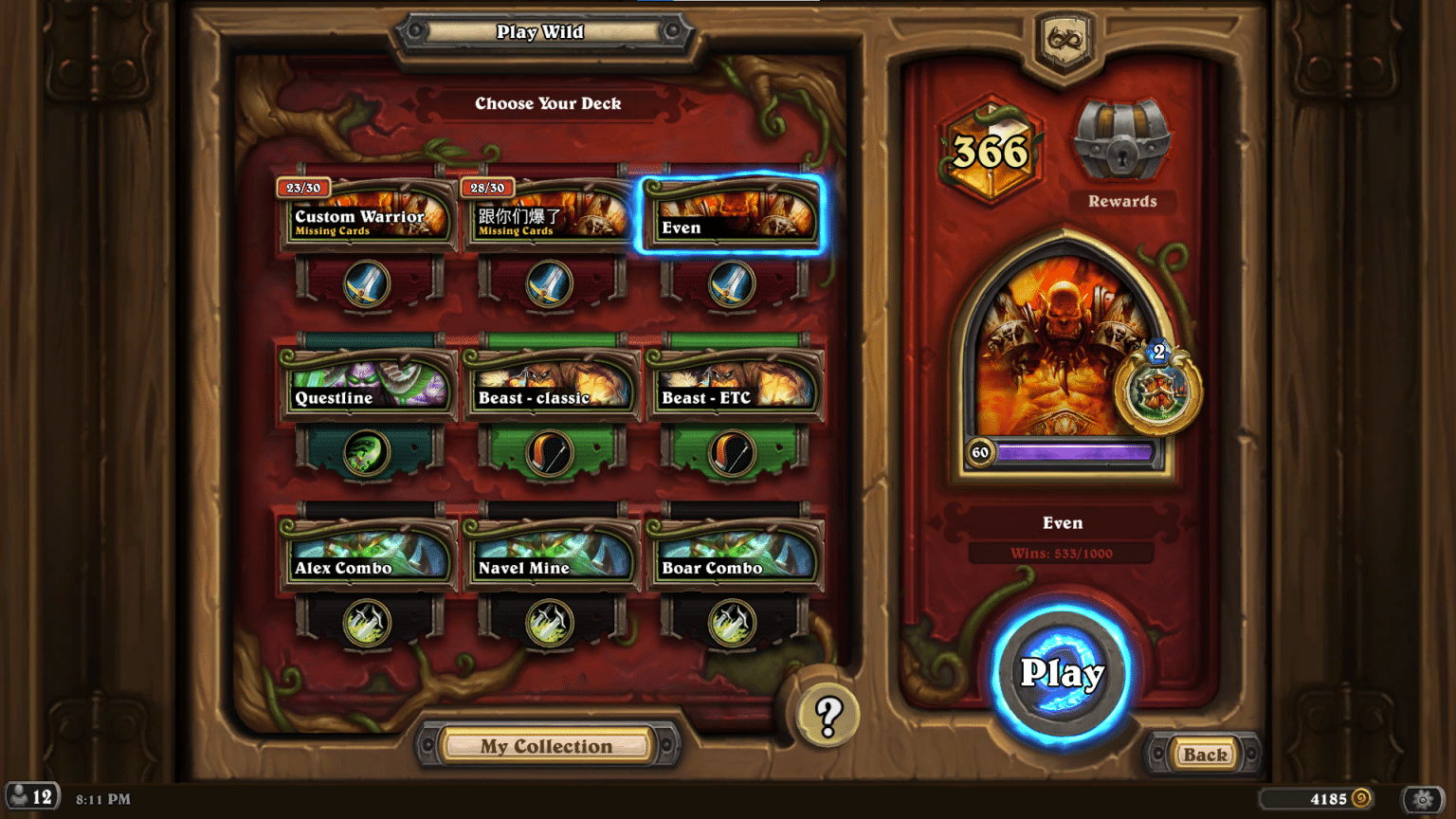
Task: Expand the help question mark bubble
Action: coord(828,716)
